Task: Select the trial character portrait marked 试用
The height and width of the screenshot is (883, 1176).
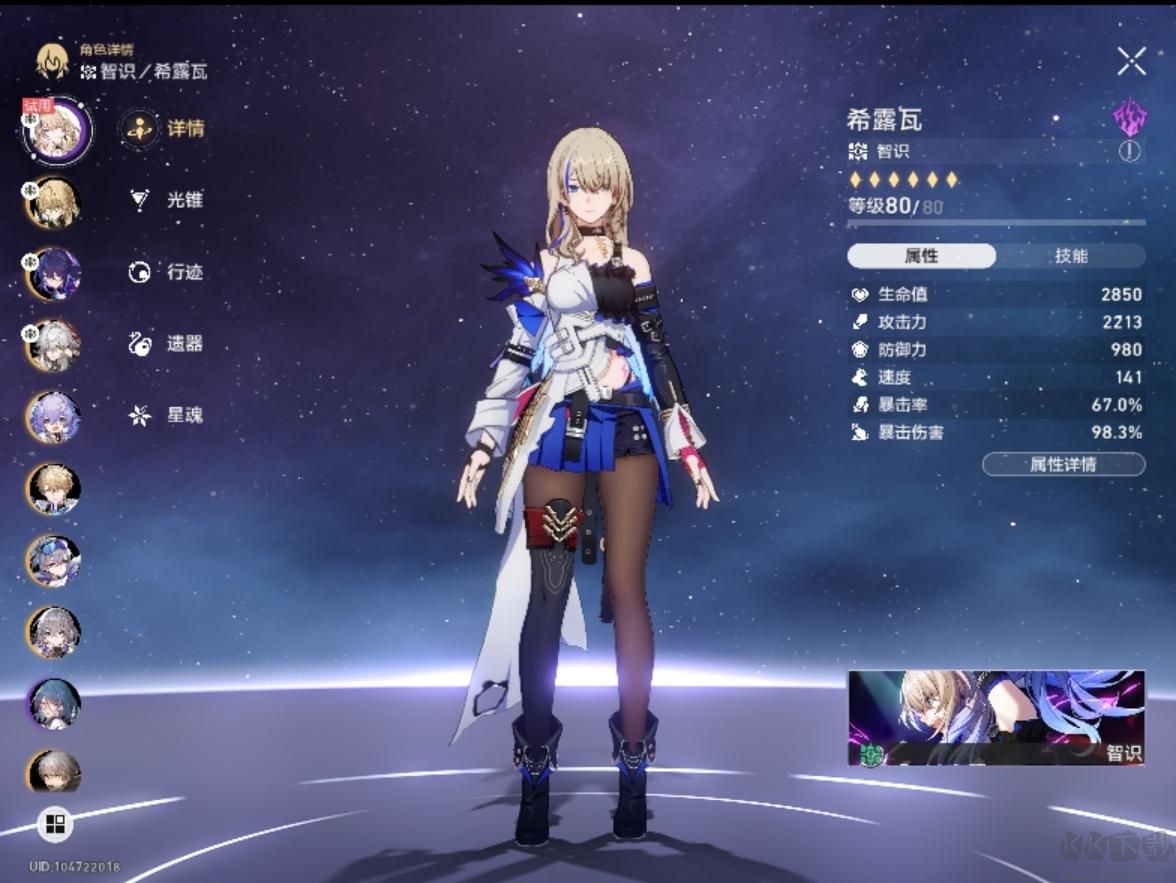Action: 56,131
